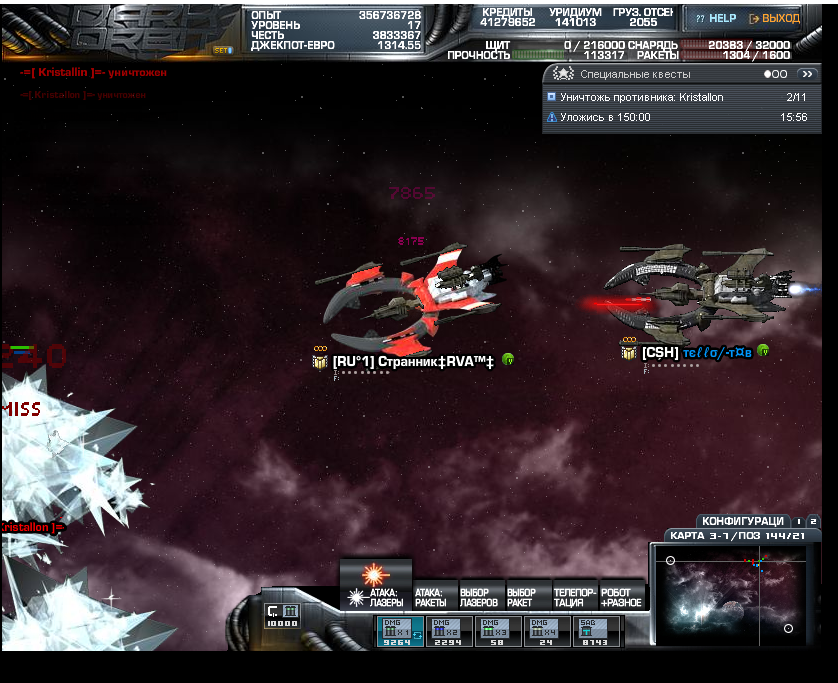Select the DMG x2 laser ammo slot

pos(448,632)
